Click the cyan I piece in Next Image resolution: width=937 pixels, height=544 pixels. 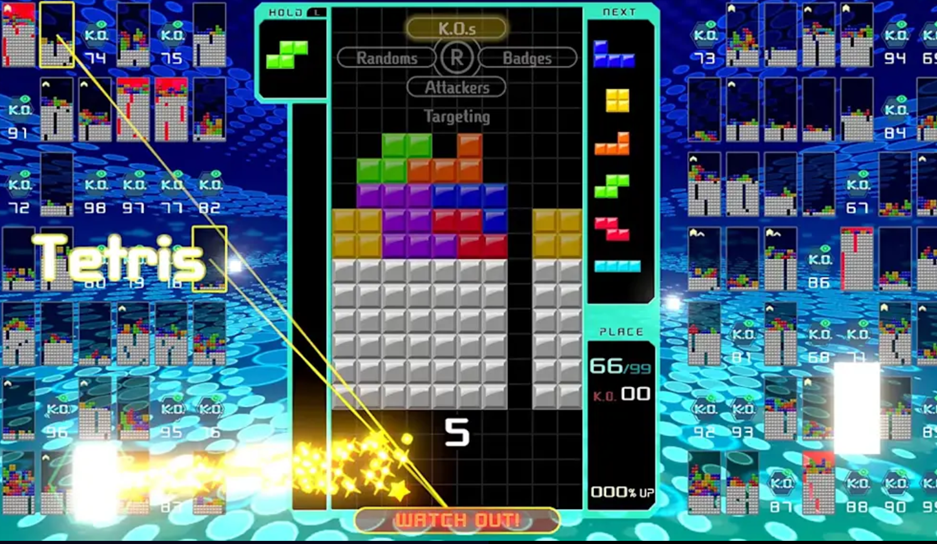(x=618, y=266)
